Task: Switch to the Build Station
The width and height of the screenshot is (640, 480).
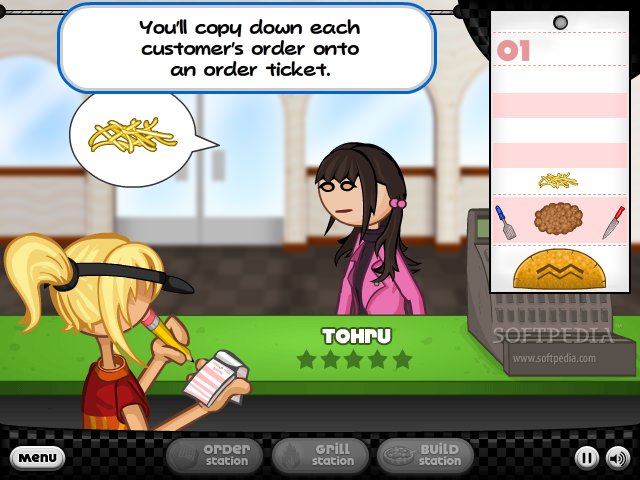Action: point(426,456)
